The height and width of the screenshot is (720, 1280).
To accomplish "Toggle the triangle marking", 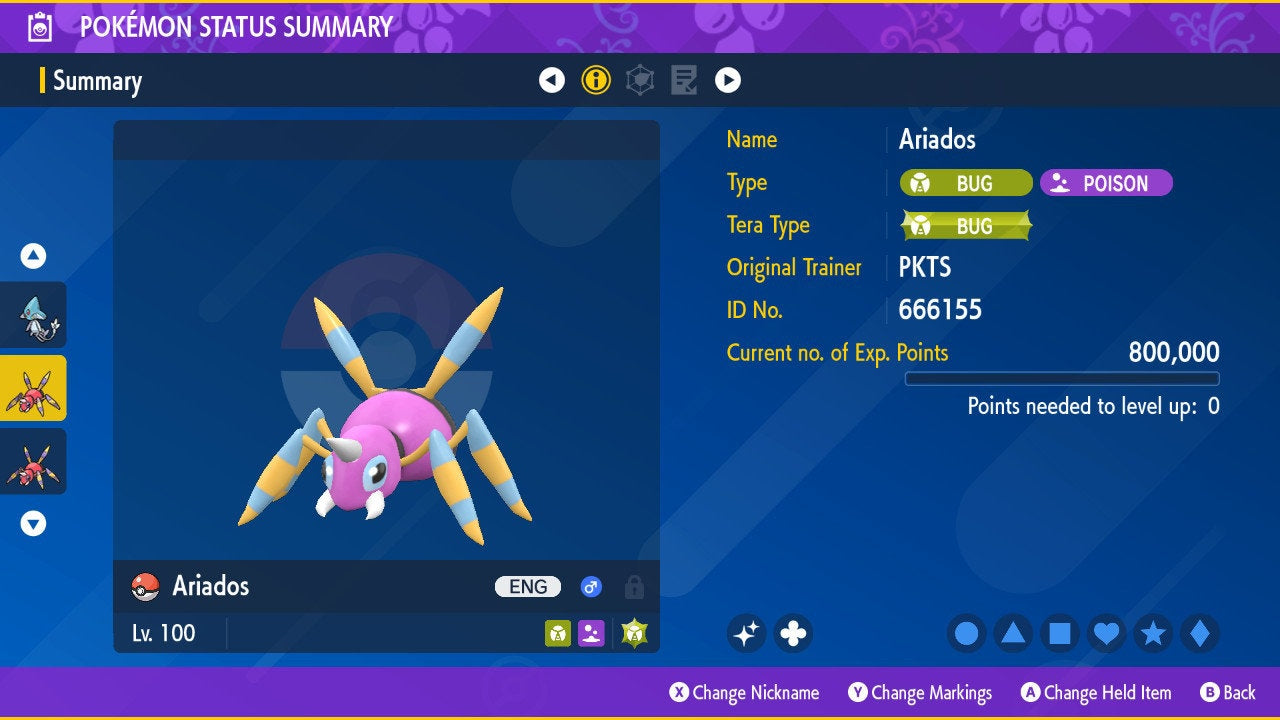I will 1013,633.
